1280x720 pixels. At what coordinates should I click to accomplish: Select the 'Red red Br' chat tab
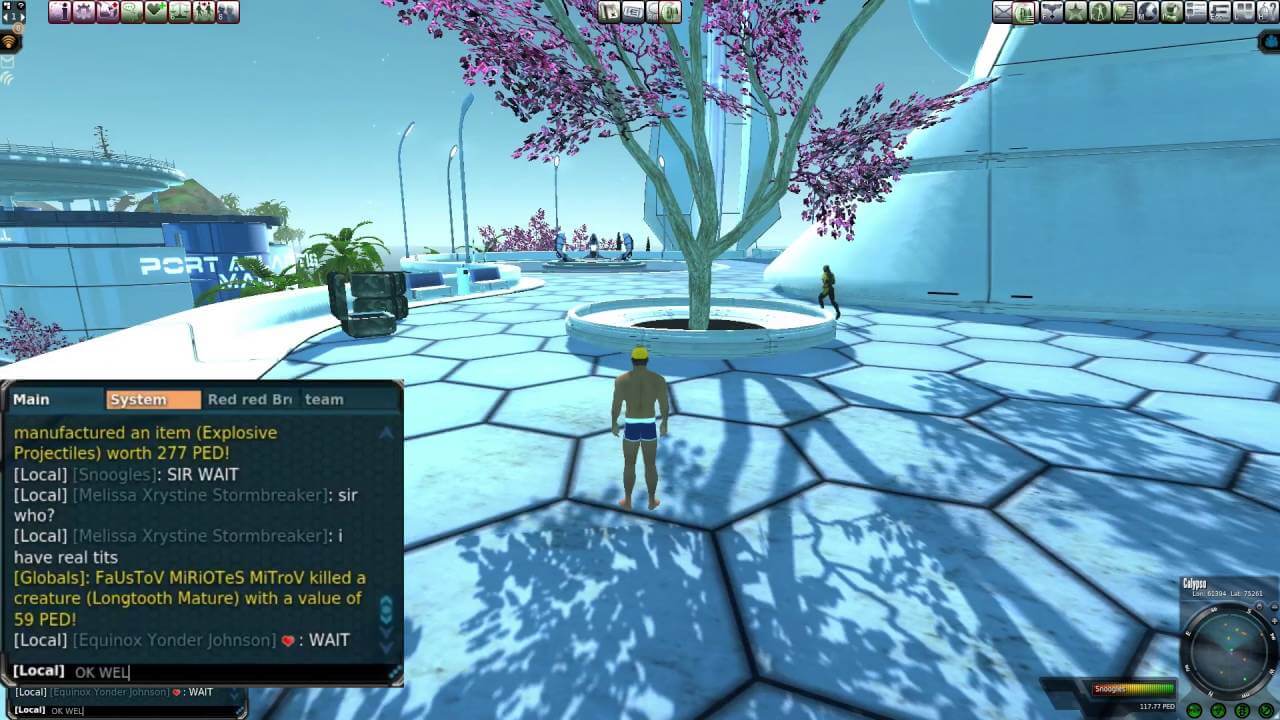tap(250, 399)
